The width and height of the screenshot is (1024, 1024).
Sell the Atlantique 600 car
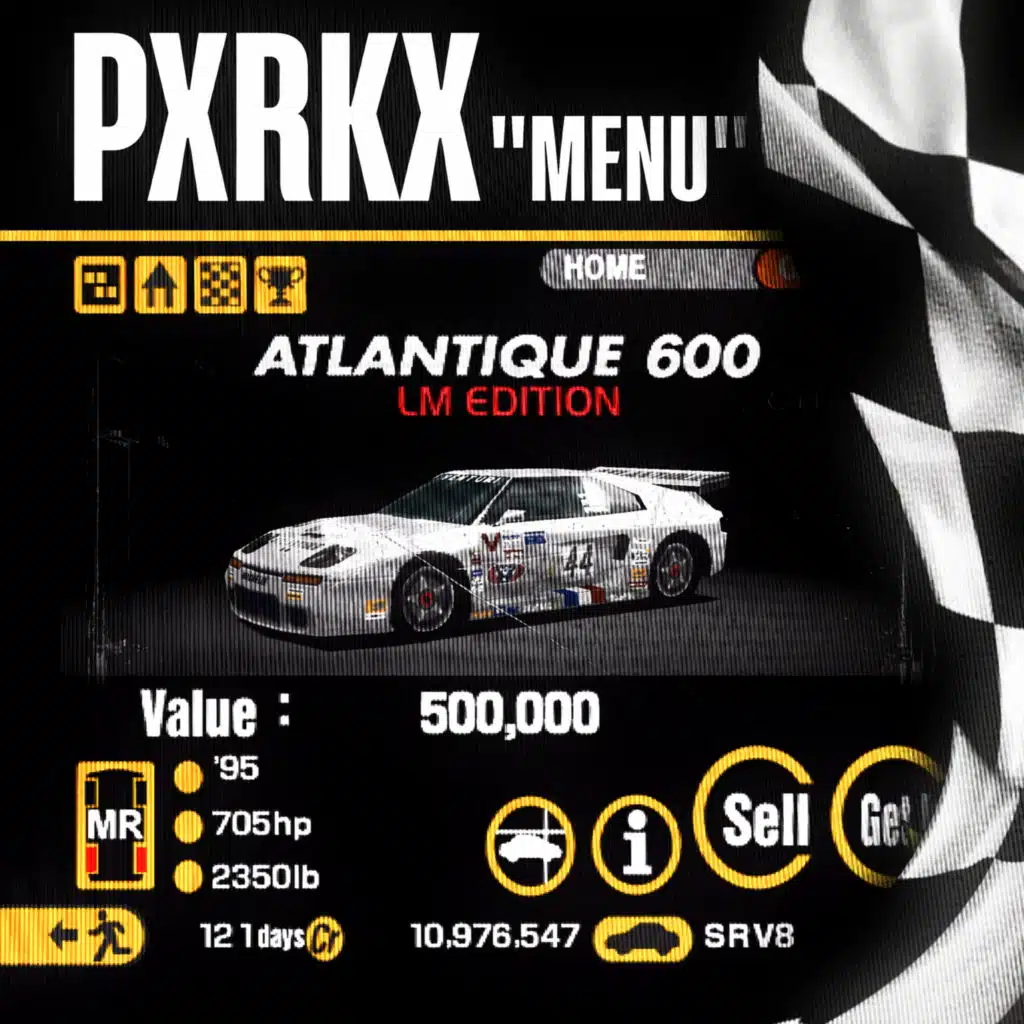(x=764, y=819)
